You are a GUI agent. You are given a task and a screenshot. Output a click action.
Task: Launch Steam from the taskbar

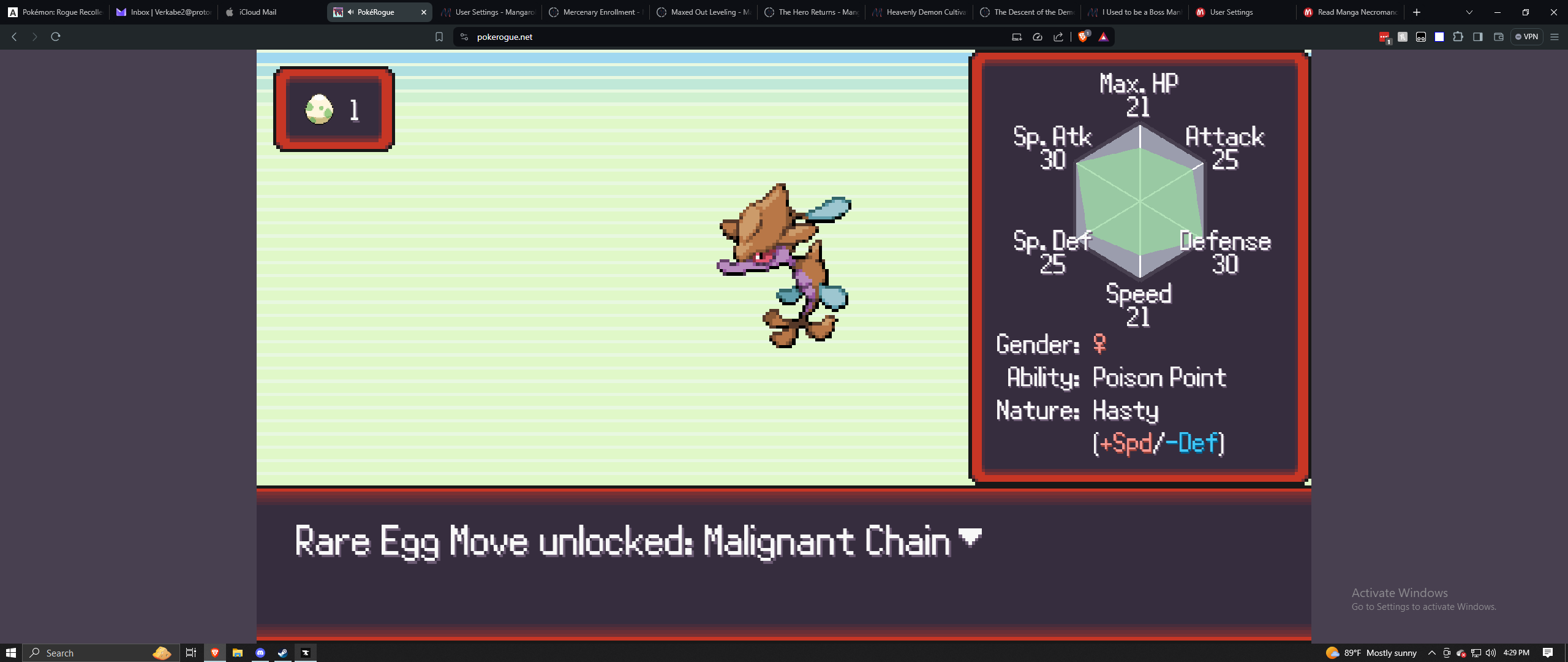(x=282, y=652)
